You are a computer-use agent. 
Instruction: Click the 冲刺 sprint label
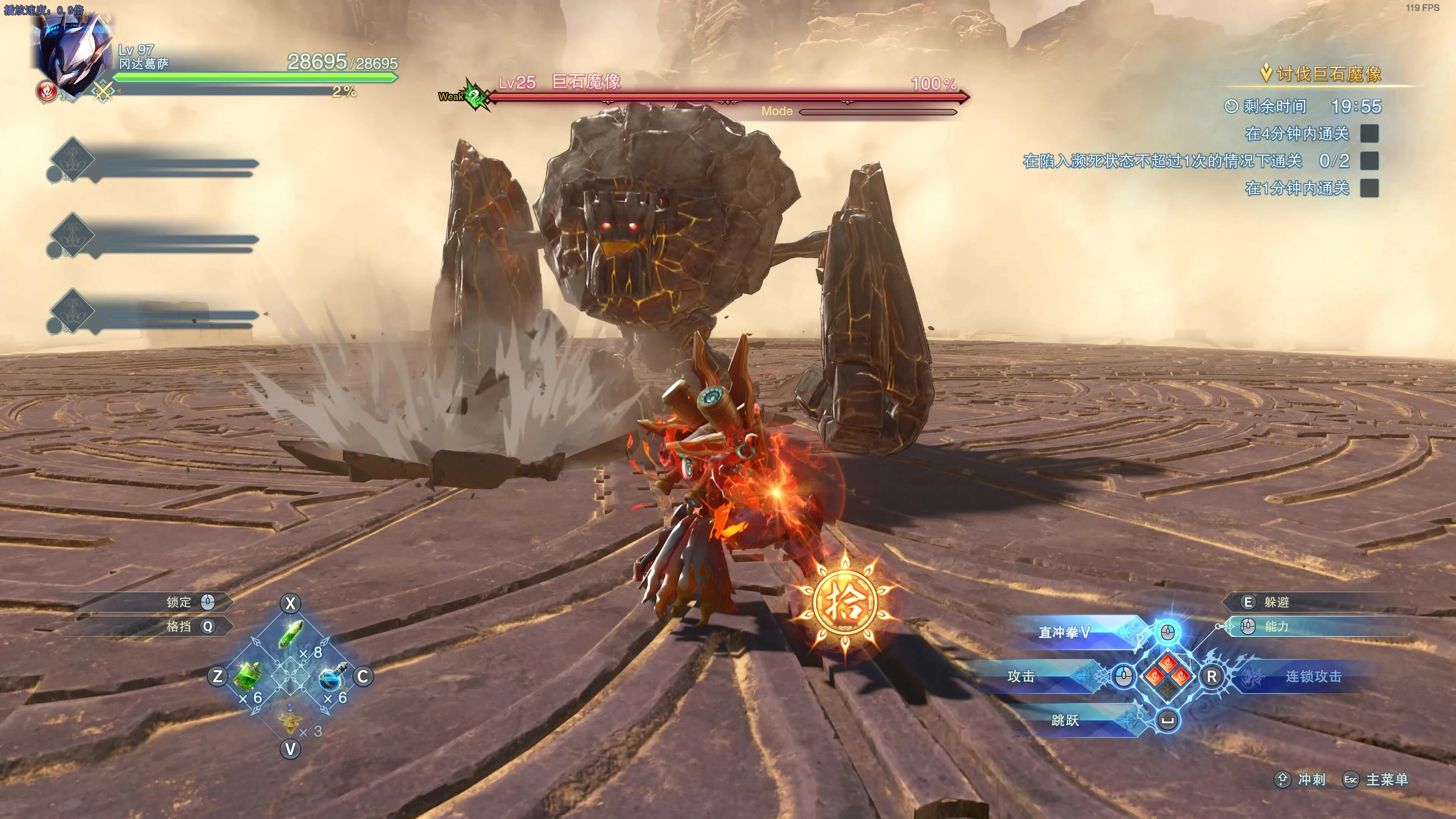pyautogui.click(x=1311, y=780)
